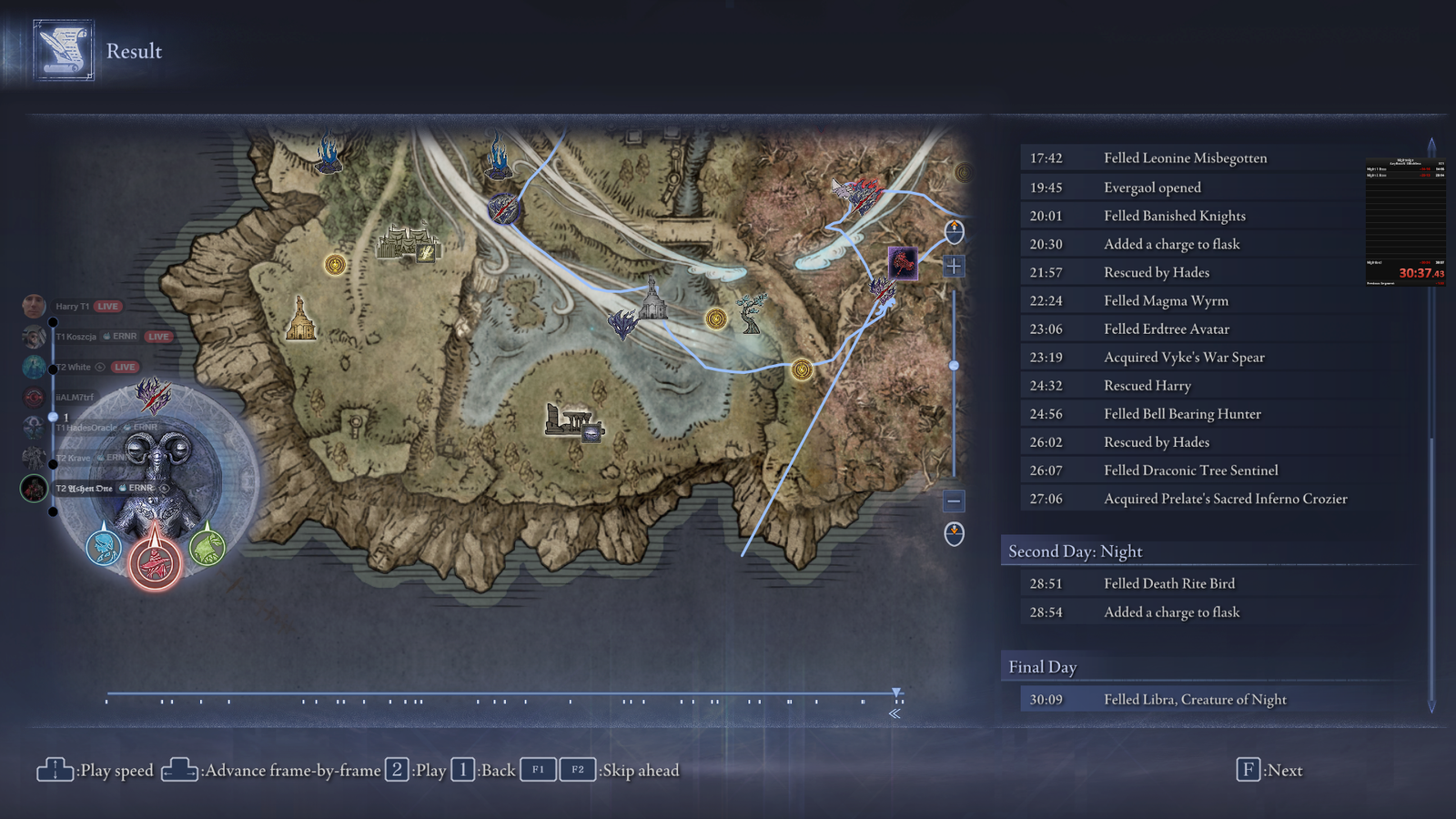Screen dimensions: 1456x819
Task: Select the 'Felled Draconic Tree Sentinel' log entry
Action: [1190, 470]
